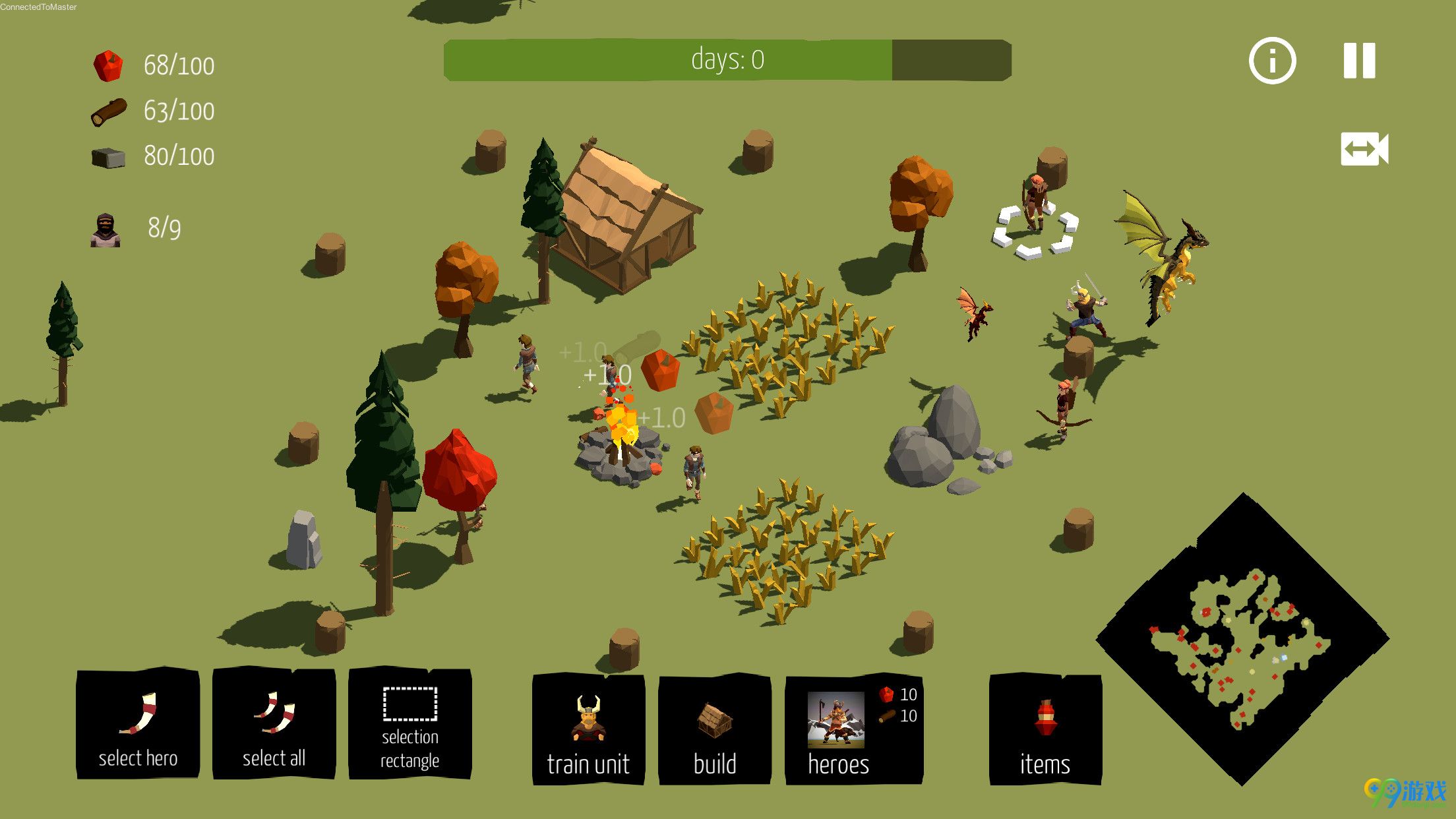The height and width of the screenshot is (819, 1456).
Task: Activate the selection rectangle tool
Action: pyautogui.click(x=409, y=724)
